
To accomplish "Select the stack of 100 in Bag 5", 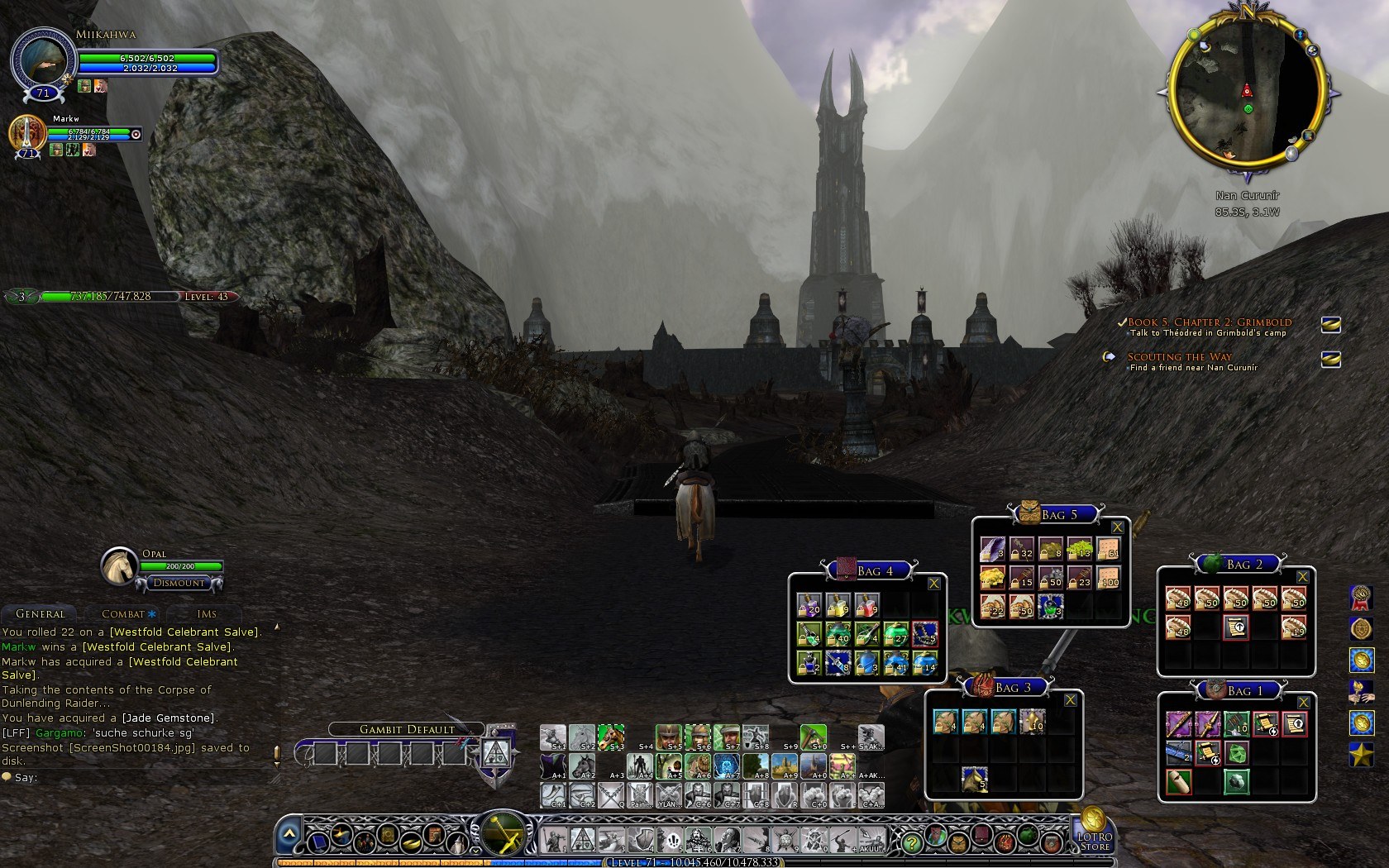I will pos(1108,578).
